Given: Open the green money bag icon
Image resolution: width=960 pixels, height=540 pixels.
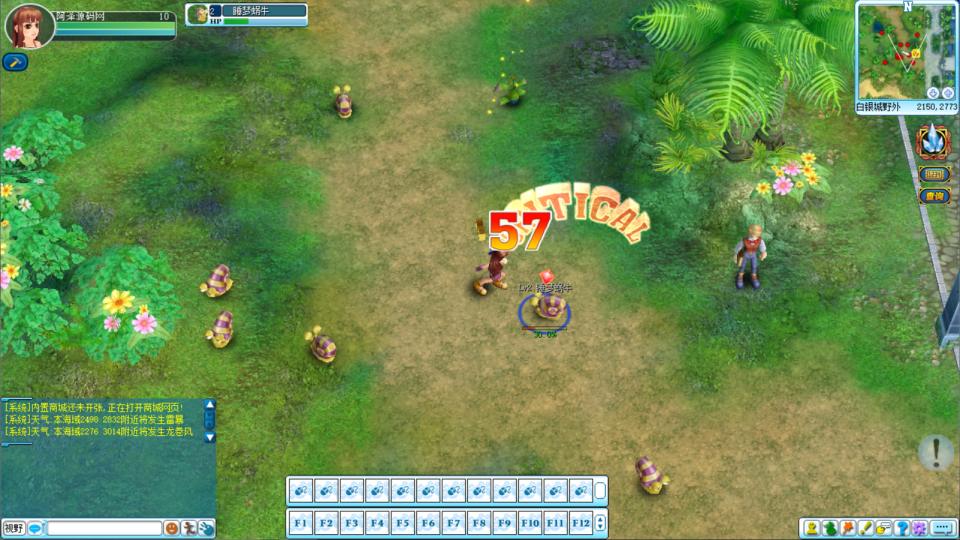Looking at the screenshot, I should (x=830, y=528).
